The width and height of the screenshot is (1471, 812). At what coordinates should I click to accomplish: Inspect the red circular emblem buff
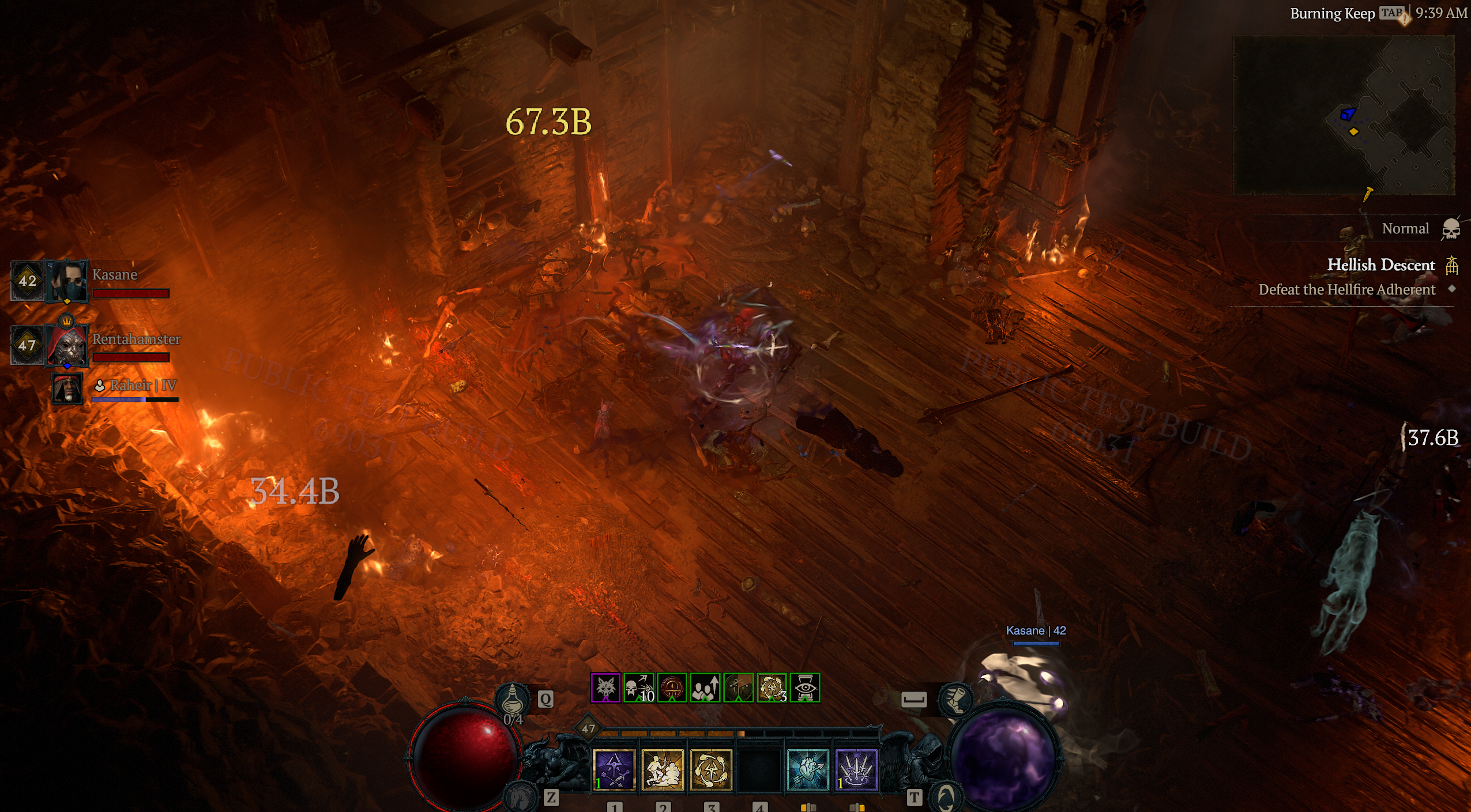[672, 688]
